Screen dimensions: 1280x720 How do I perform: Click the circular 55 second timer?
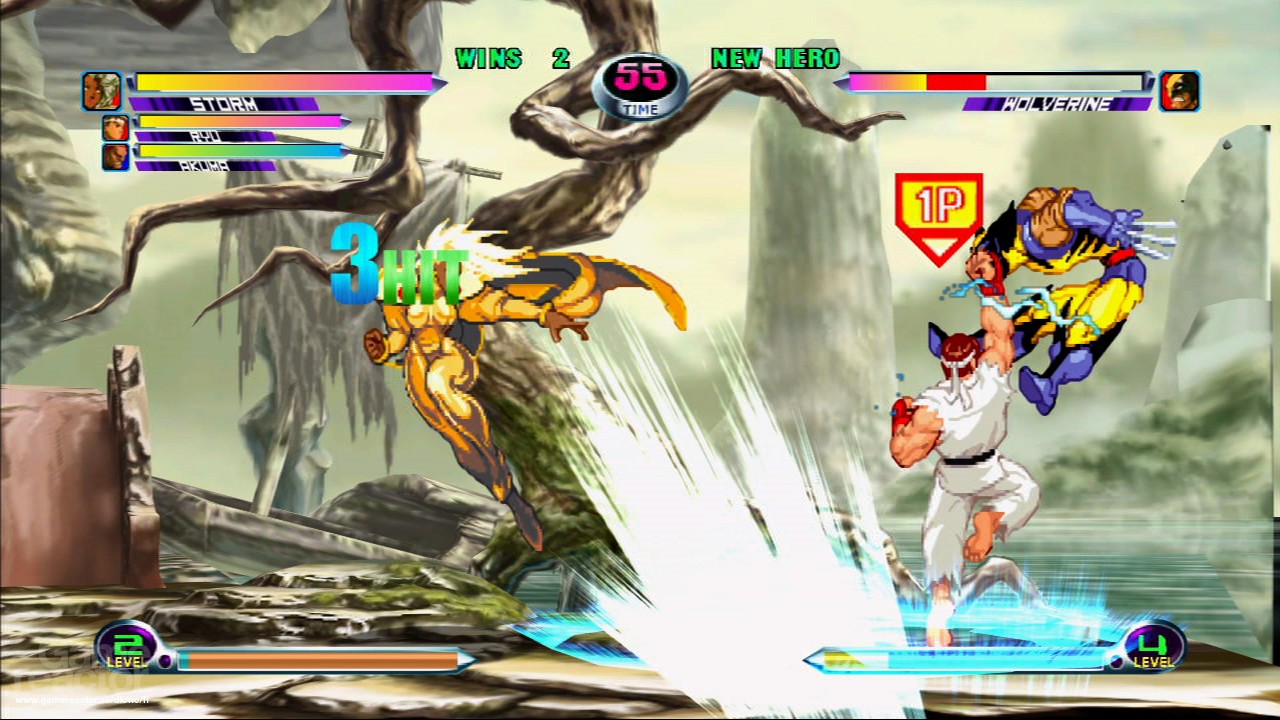pyautogui.click(x=640, y=78)
